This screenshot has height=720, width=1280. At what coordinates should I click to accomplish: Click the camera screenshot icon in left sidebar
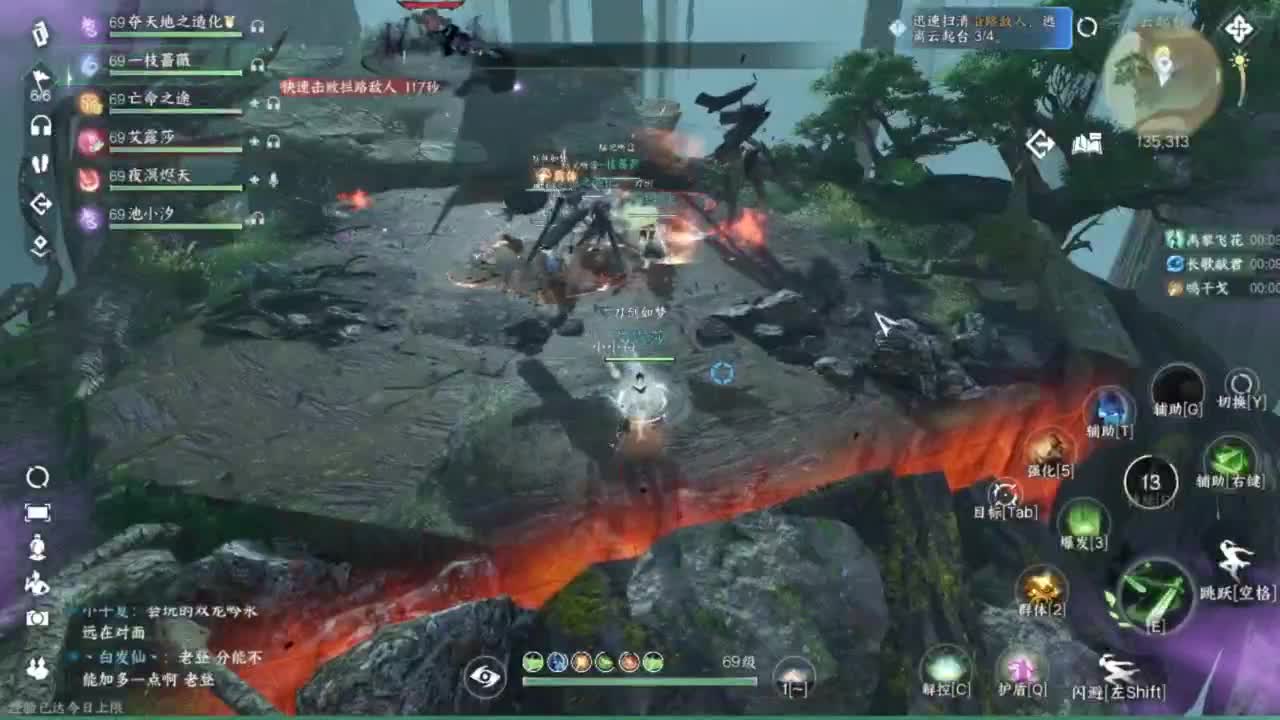[x=37, y=617]
